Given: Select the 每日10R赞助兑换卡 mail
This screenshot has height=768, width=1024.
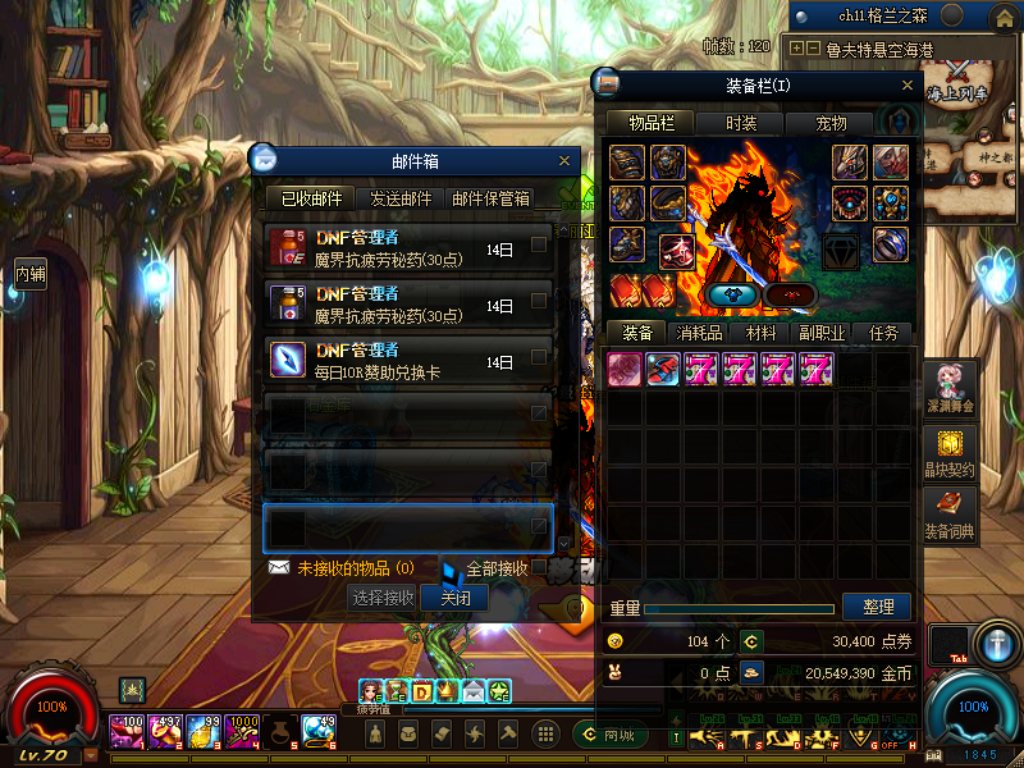Looking at the screenshot, I should (400, 361).
